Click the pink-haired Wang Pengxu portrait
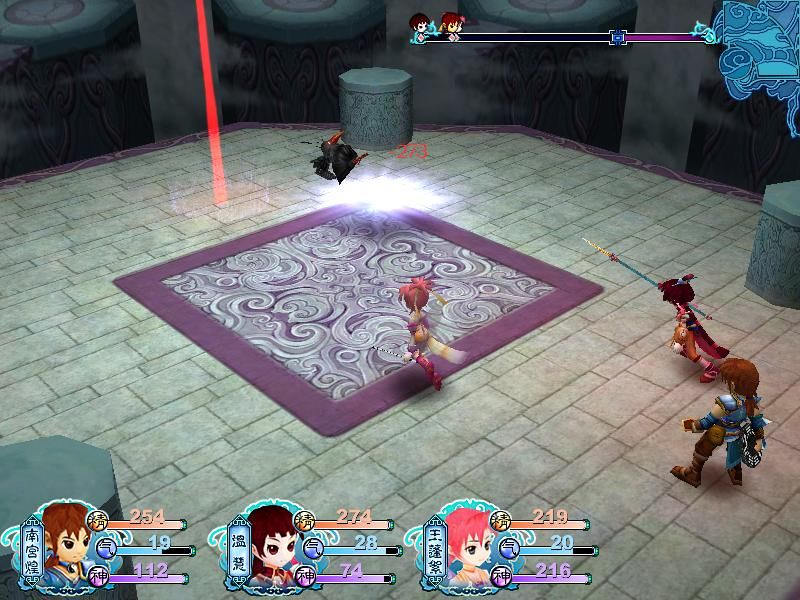This screenshot has height=600, width=800. (464, 548)
